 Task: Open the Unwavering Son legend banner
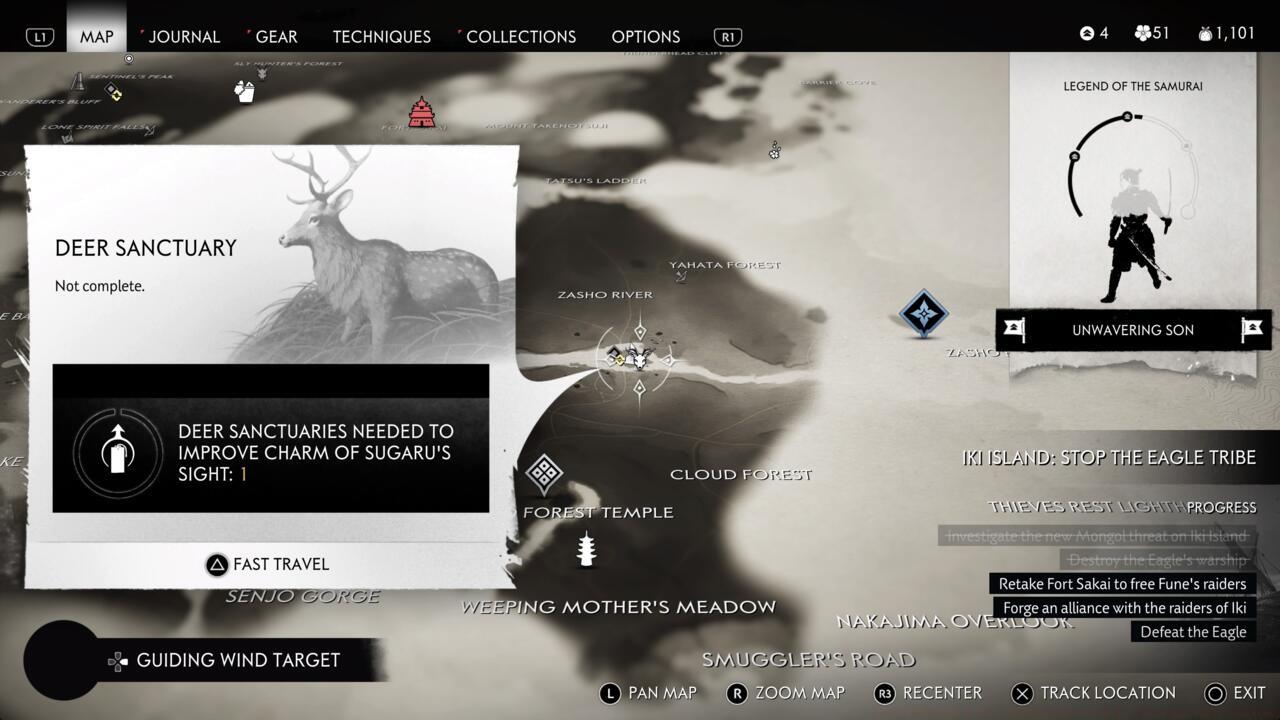[1133, 330]
